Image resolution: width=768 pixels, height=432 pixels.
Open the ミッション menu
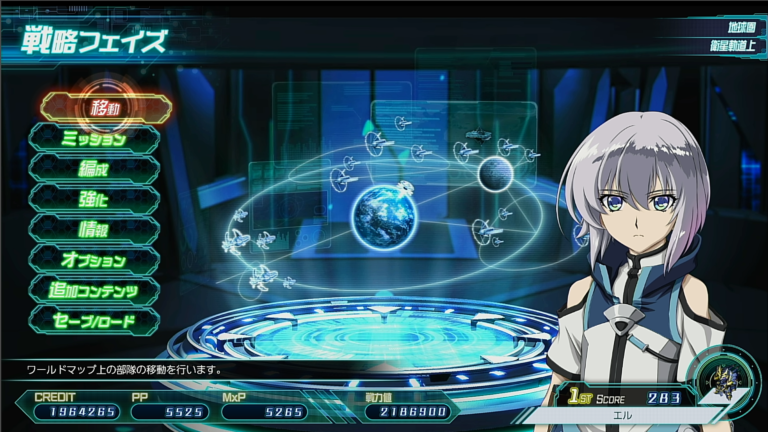(94, 139)
